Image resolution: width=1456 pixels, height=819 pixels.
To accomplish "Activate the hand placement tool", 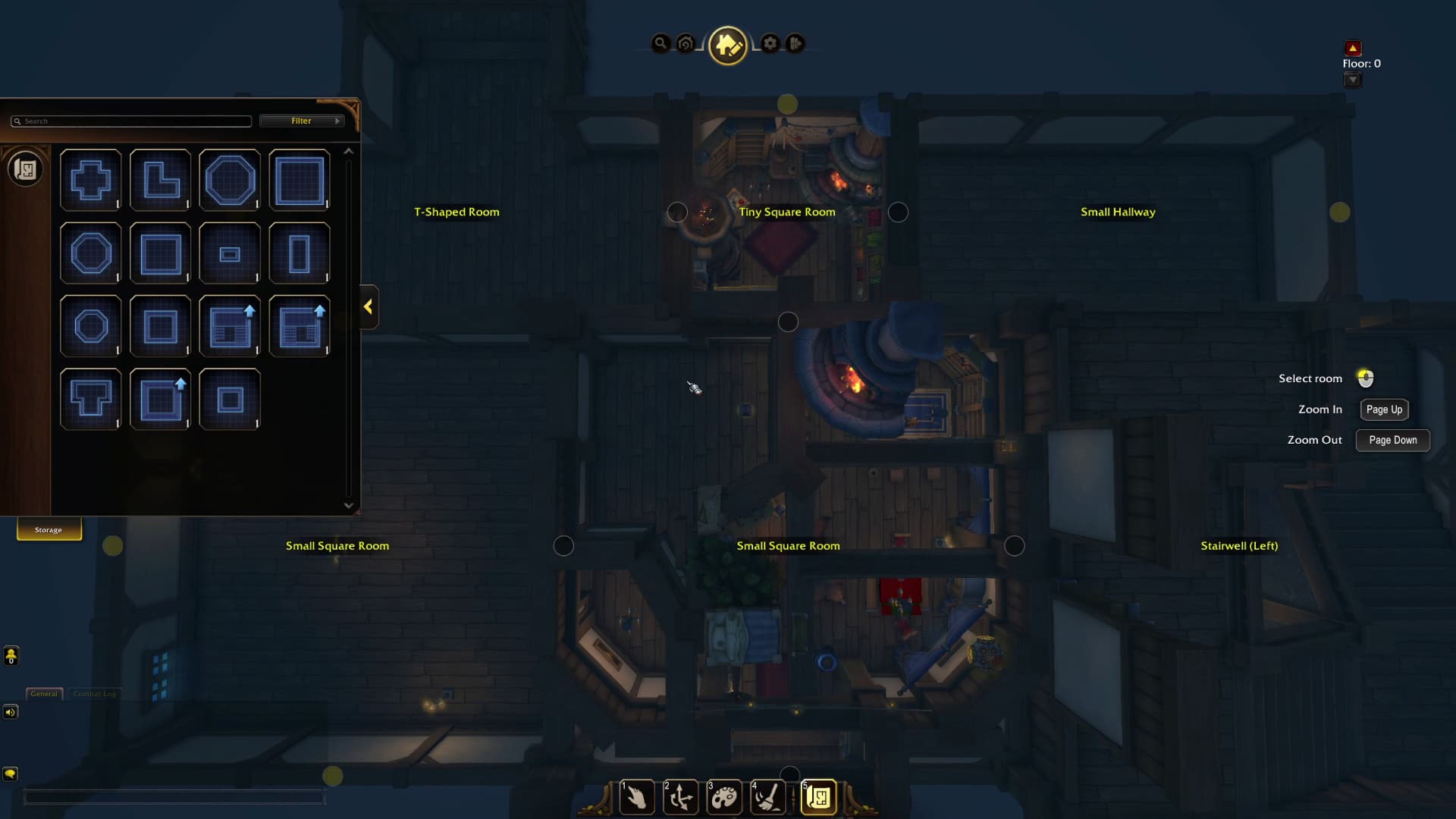I will (x=637, y=798).
